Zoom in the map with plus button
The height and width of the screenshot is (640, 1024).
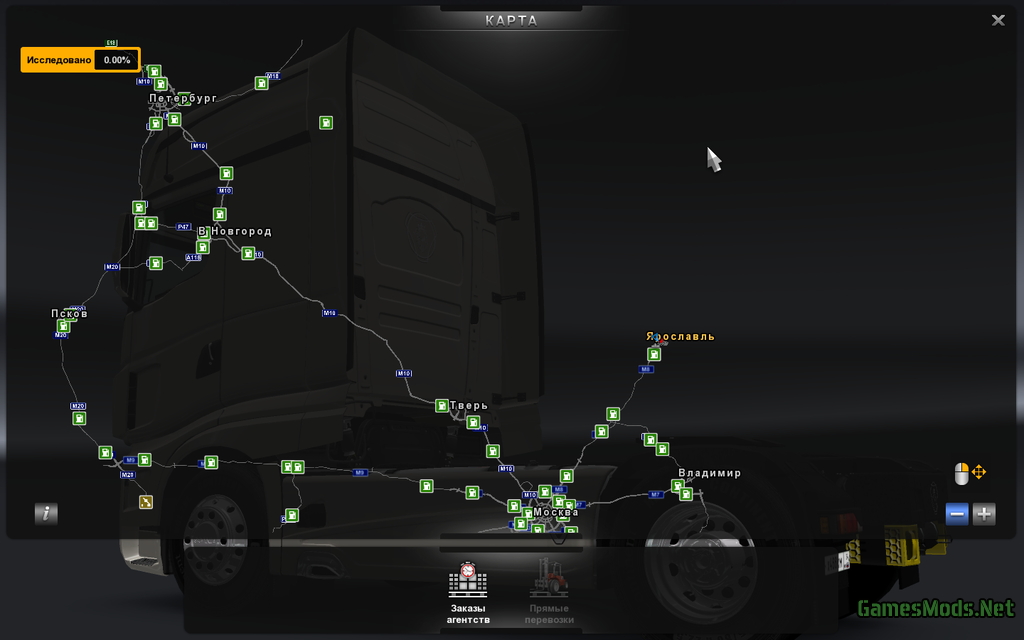[x=984, y=514]
